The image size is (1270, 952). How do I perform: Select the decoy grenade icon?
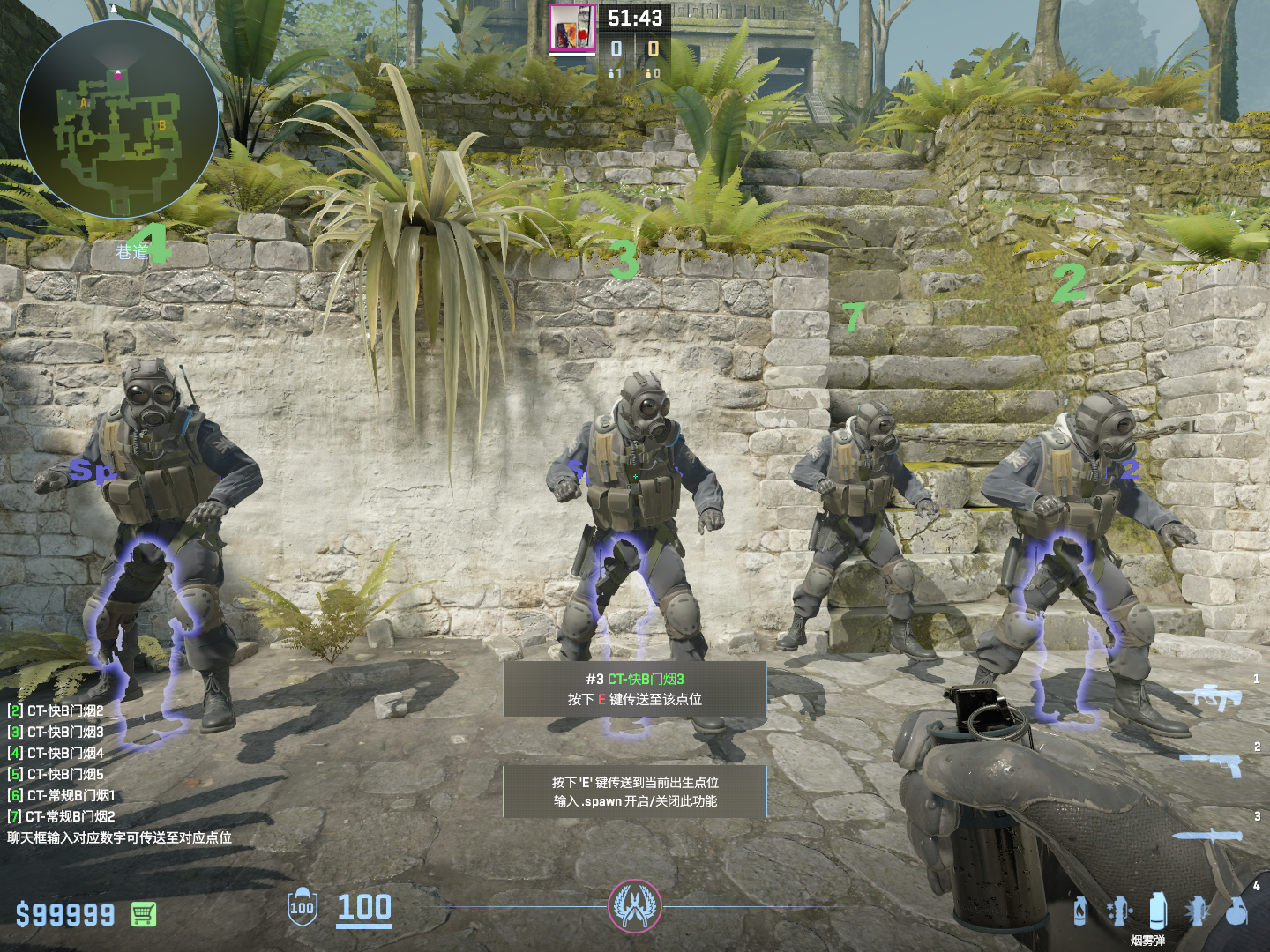pyautogui.click(x=1119, y=911)
